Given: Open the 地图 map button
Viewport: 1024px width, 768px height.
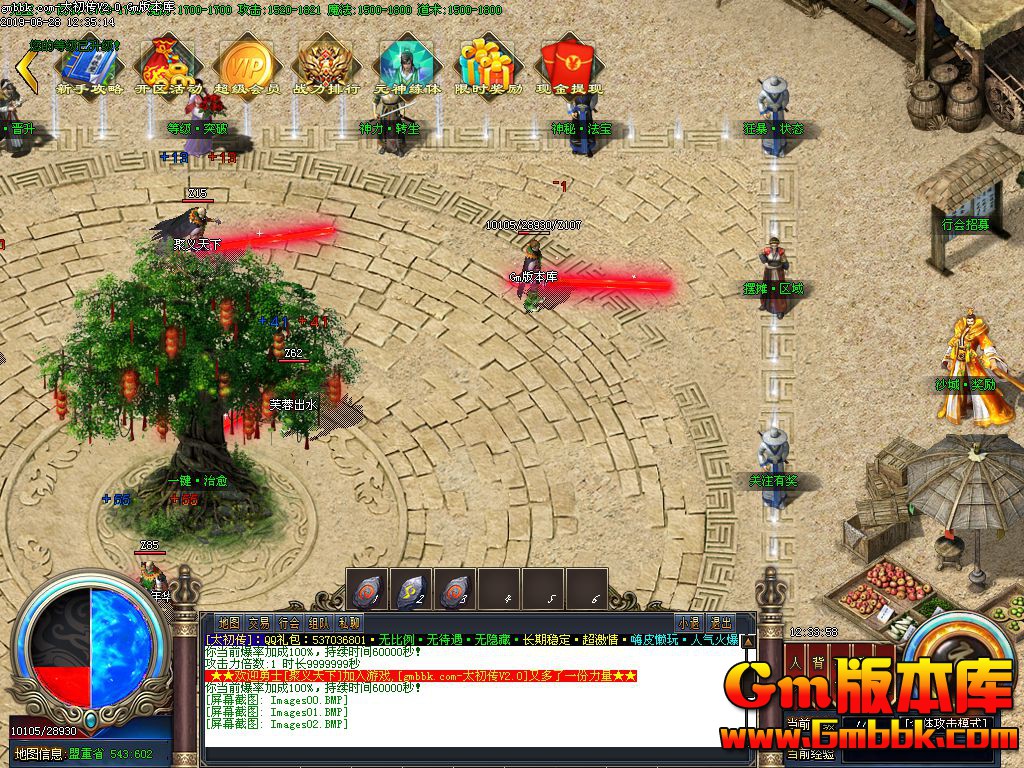Looking at the screenshot, I should coord(229,622).
